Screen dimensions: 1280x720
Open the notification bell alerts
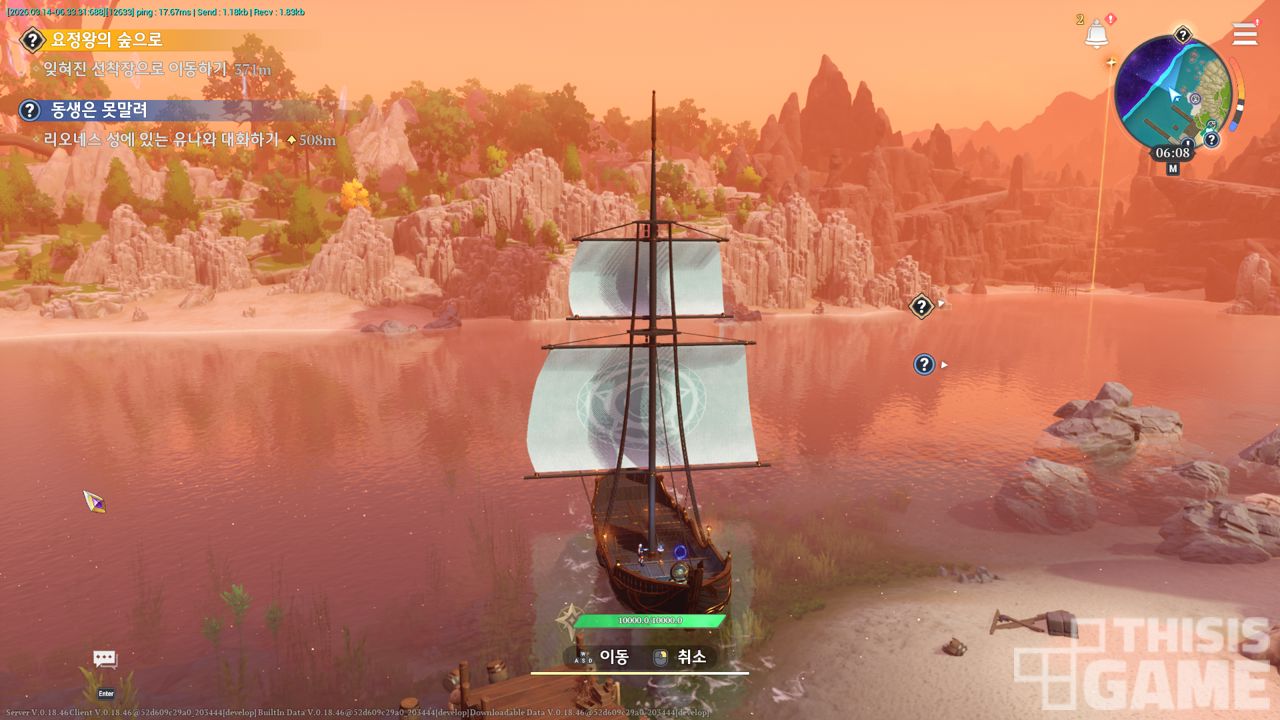click(1097, 34)
